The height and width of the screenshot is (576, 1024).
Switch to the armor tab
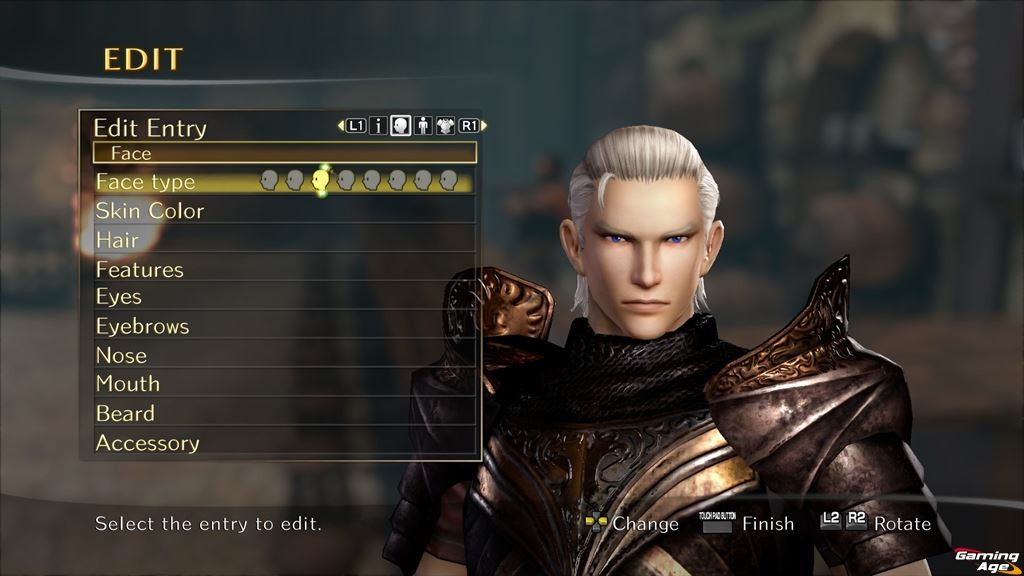(x=446, y=126)
